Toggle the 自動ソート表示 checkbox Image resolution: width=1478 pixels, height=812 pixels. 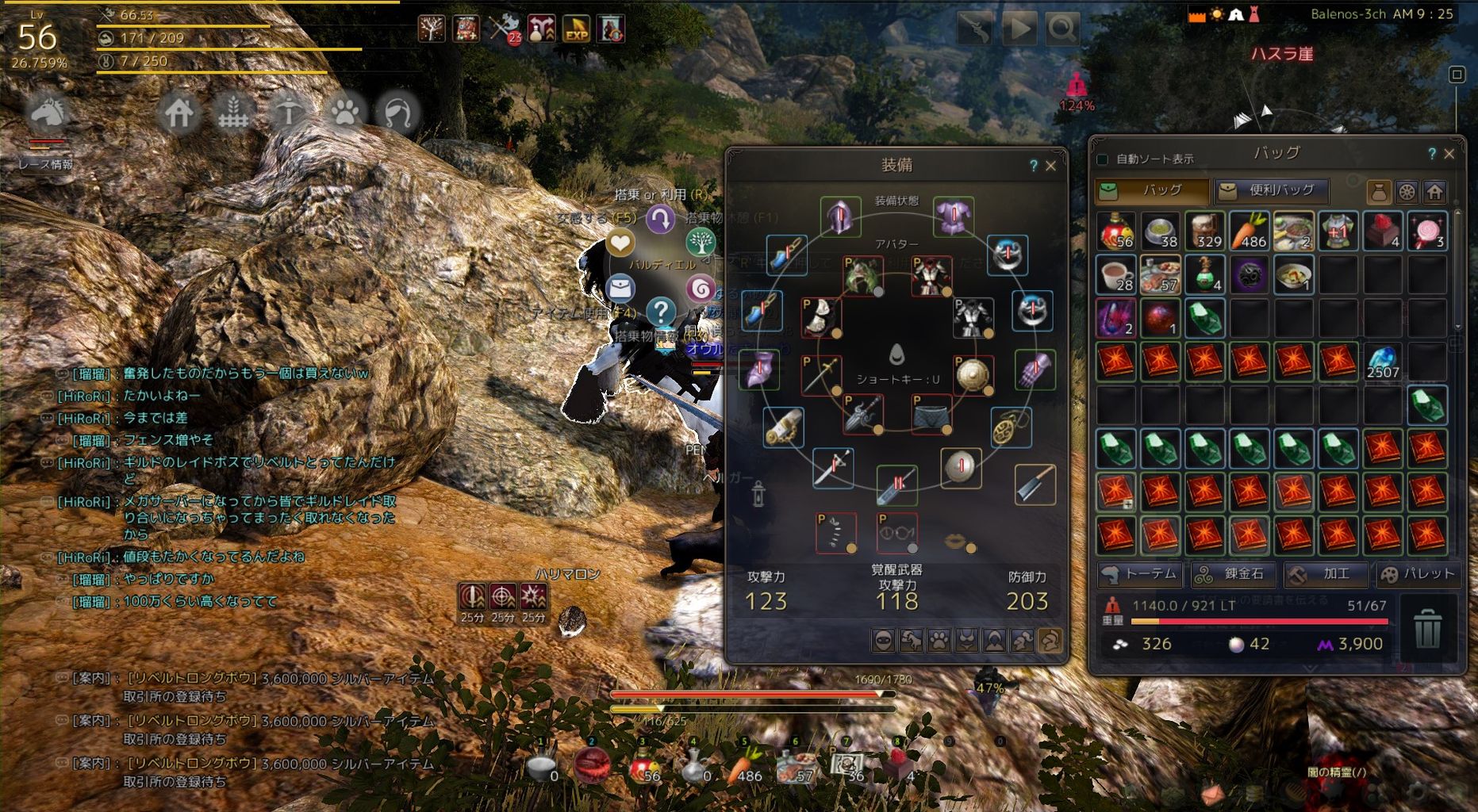pos(1102,159)
